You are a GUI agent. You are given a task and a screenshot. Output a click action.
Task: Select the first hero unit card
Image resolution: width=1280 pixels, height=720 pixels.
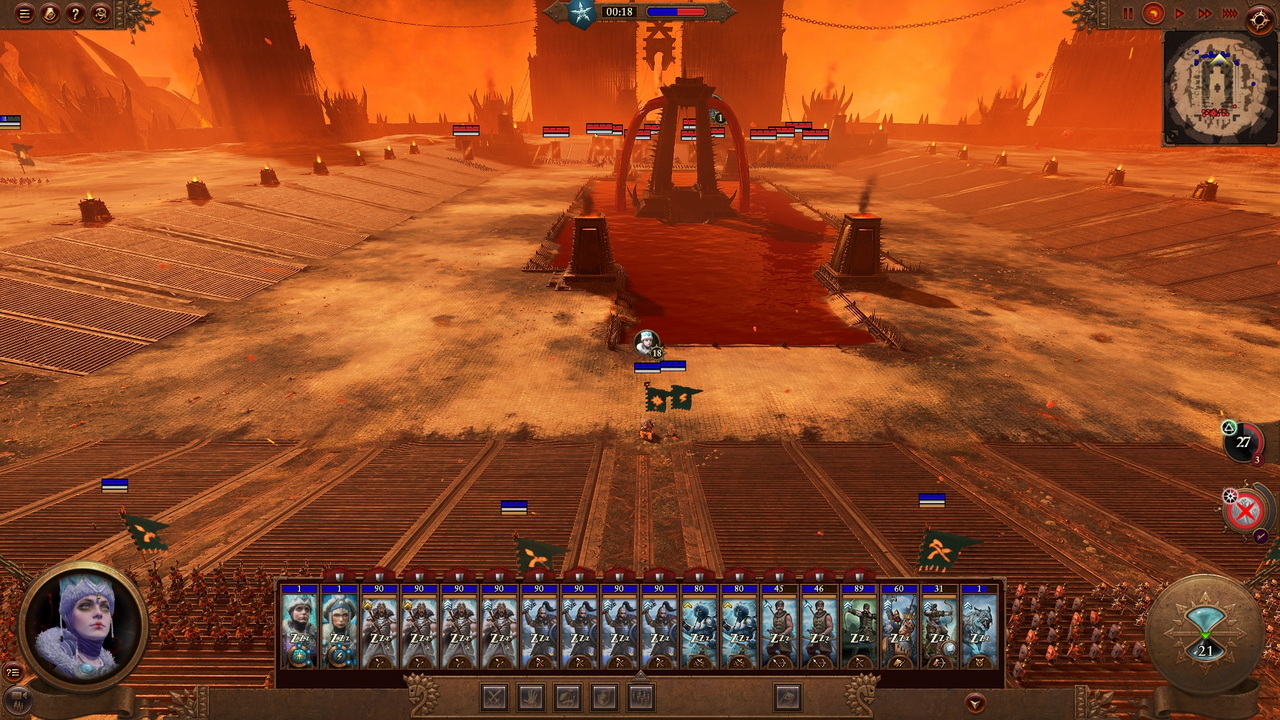tap(299, 628)
